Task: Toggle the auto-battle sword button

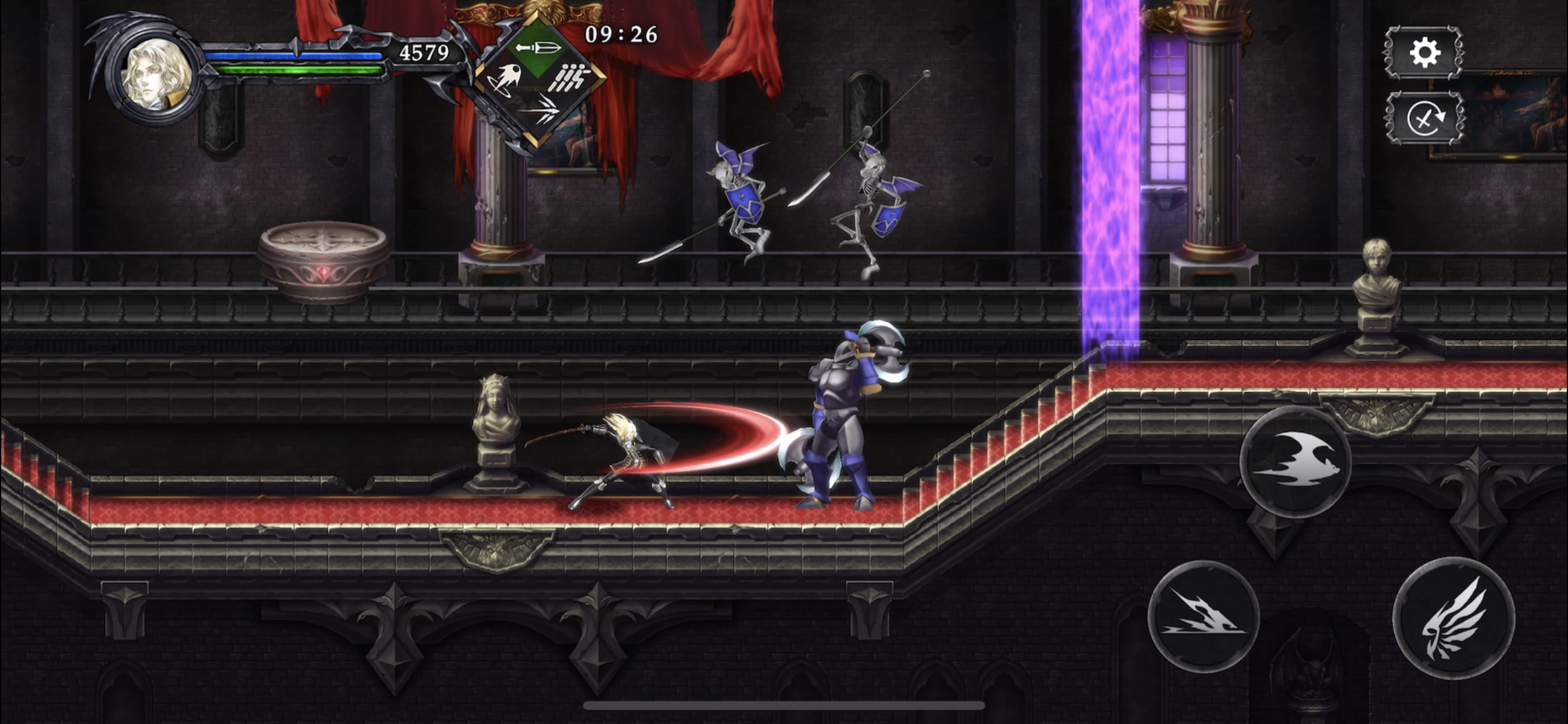Action: click(x=1424, y=118)
